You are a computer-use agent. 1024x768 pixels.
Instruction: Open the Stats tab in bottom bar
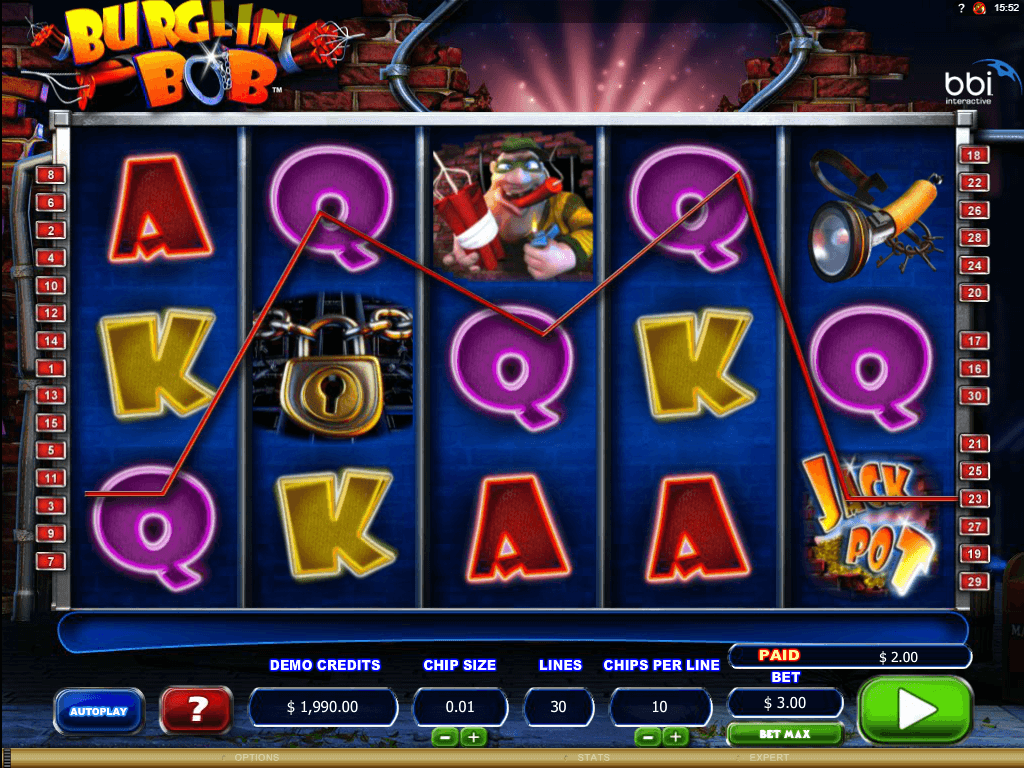coord(594,758)
